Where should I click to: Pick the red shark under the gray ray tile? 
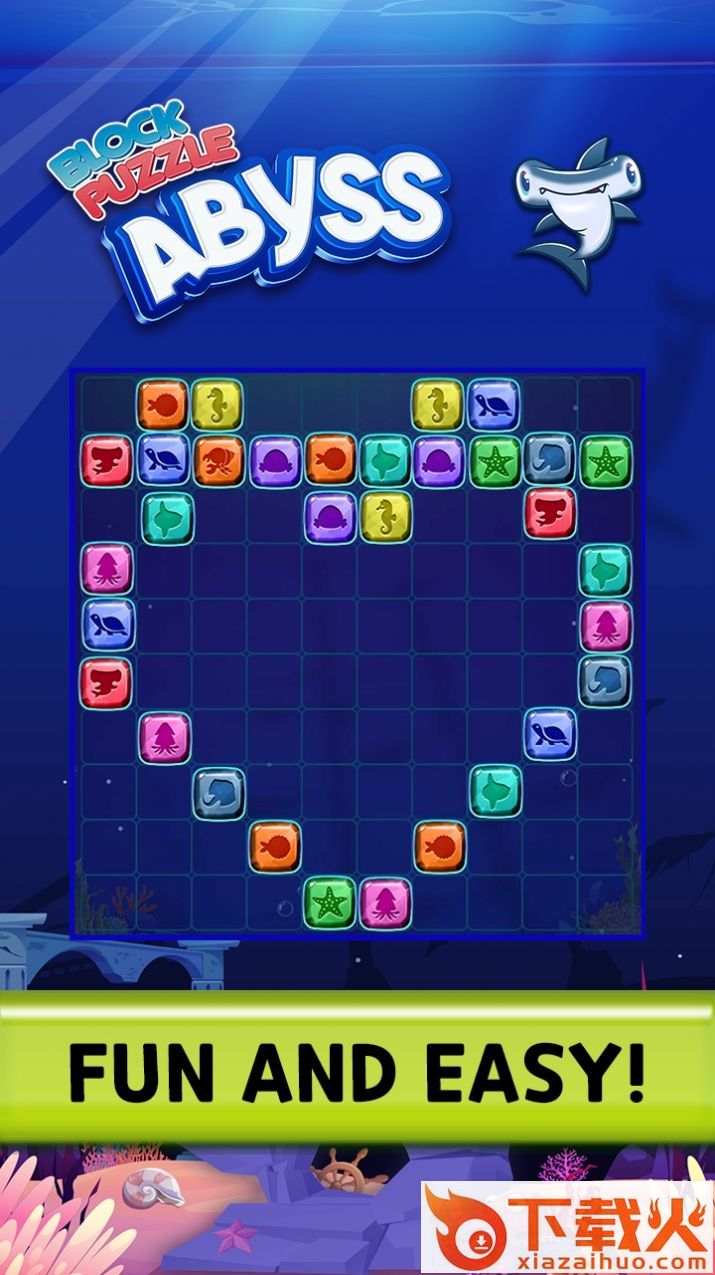pyautogui.click(x=550, y=514)
